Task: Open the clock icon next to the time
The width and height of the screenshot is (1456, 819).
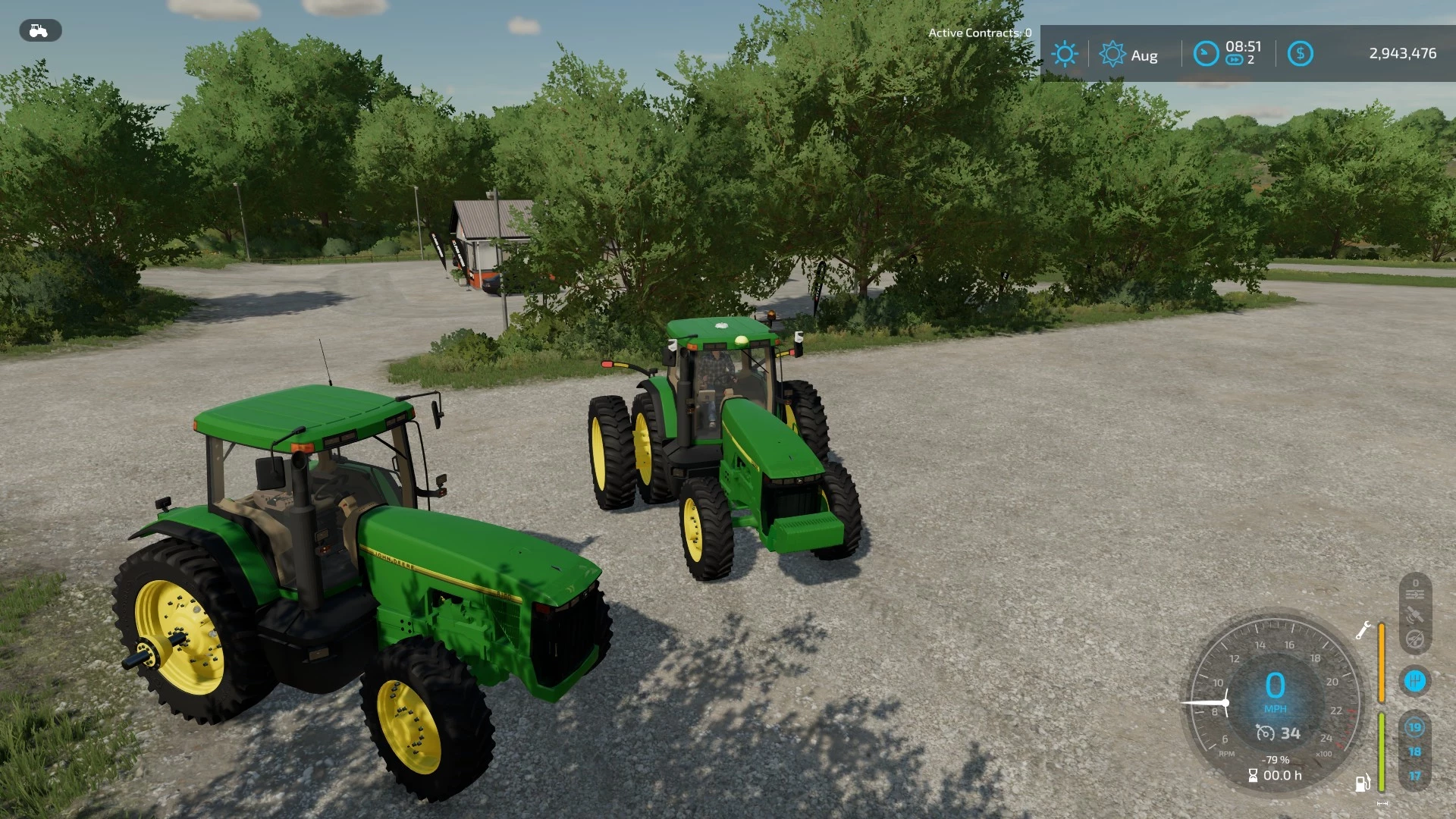Action: 1207,53
